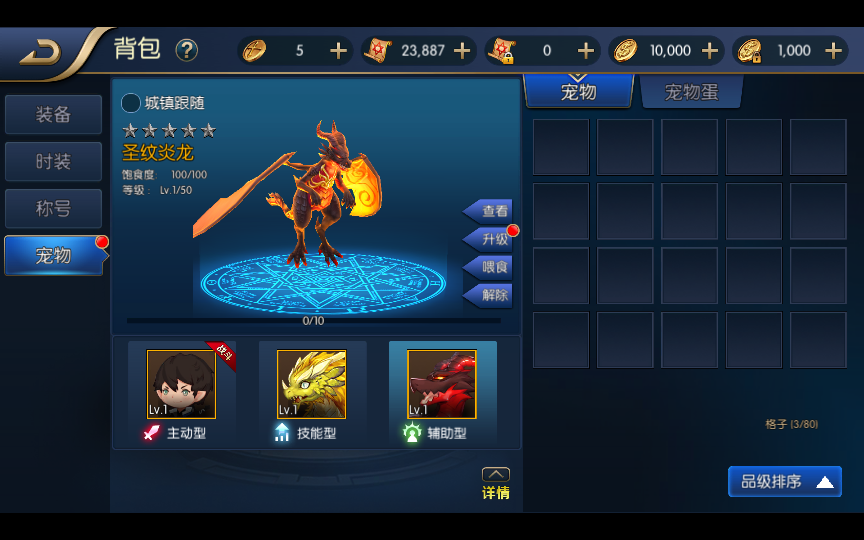This screenshot has width=864, height=540.
Task: Select the 辅助型 red dragon pet
Action: pyautogui.click(x=441, y=385)
